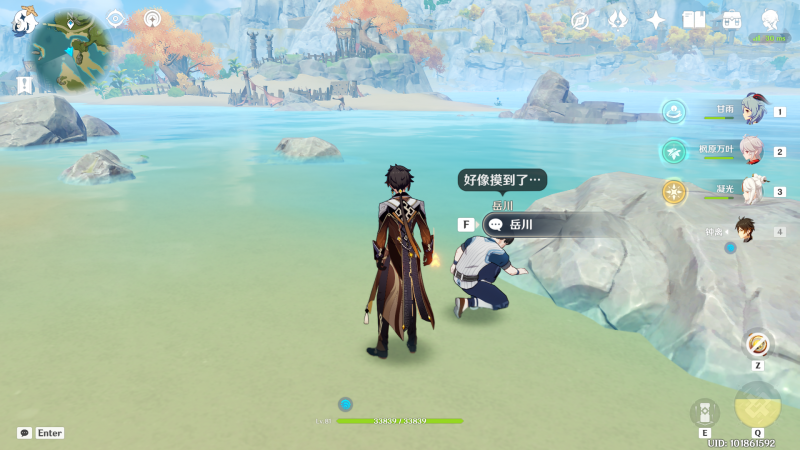Activate Zhongli's elemental skill
This screenshot has height=450, width=800.
705,412
